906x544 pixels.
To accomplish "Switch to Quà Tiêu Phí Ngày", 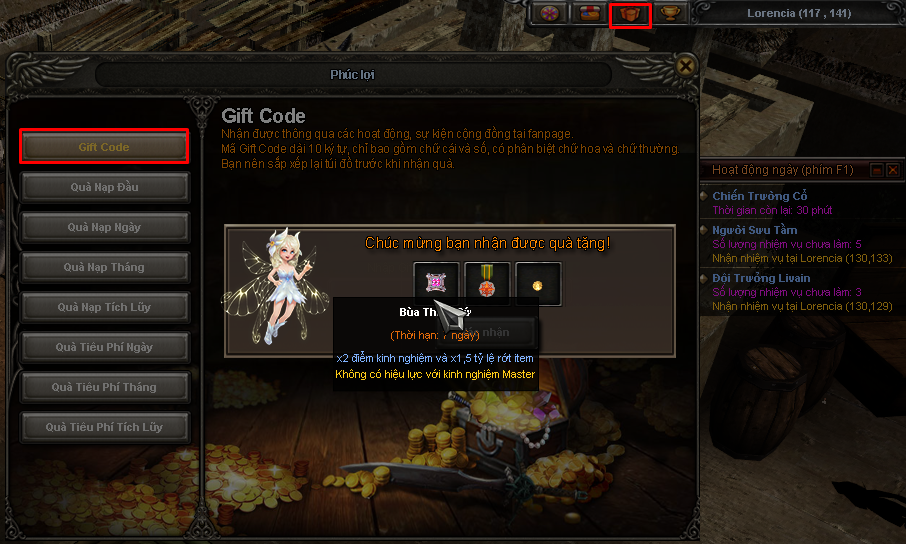I will tap(104, 347).
